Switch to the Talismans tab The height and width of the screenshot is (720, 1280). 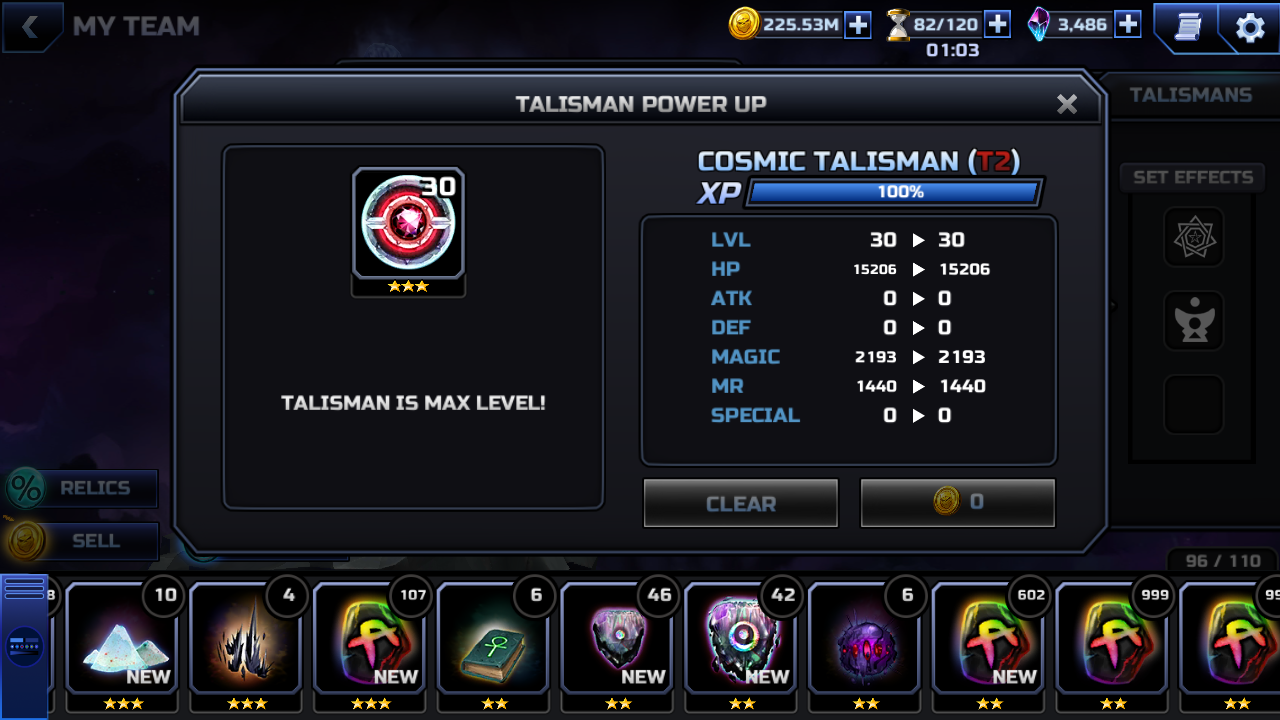point(1190,95)
